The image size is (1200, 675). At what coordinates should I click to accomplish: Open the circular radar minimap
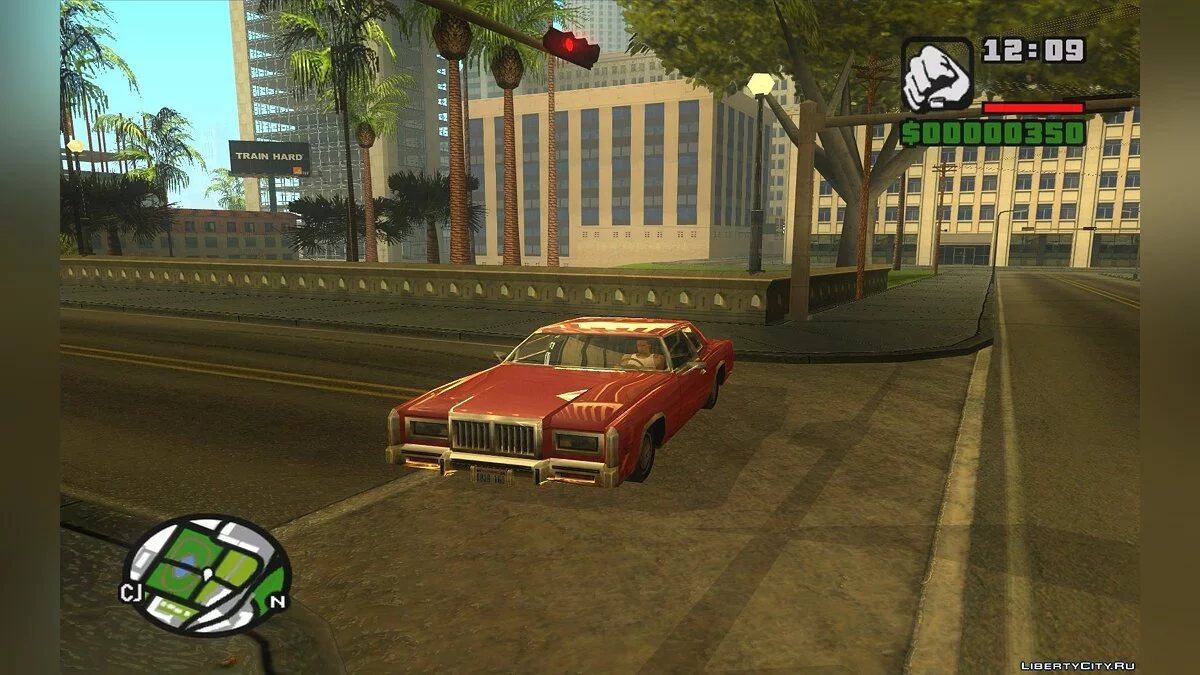coord(207,575)
